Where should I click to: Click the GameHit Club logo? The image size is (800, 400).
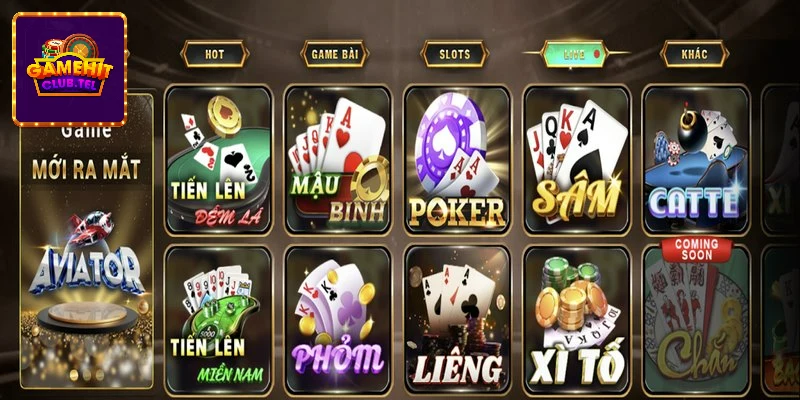pos(69,68)
